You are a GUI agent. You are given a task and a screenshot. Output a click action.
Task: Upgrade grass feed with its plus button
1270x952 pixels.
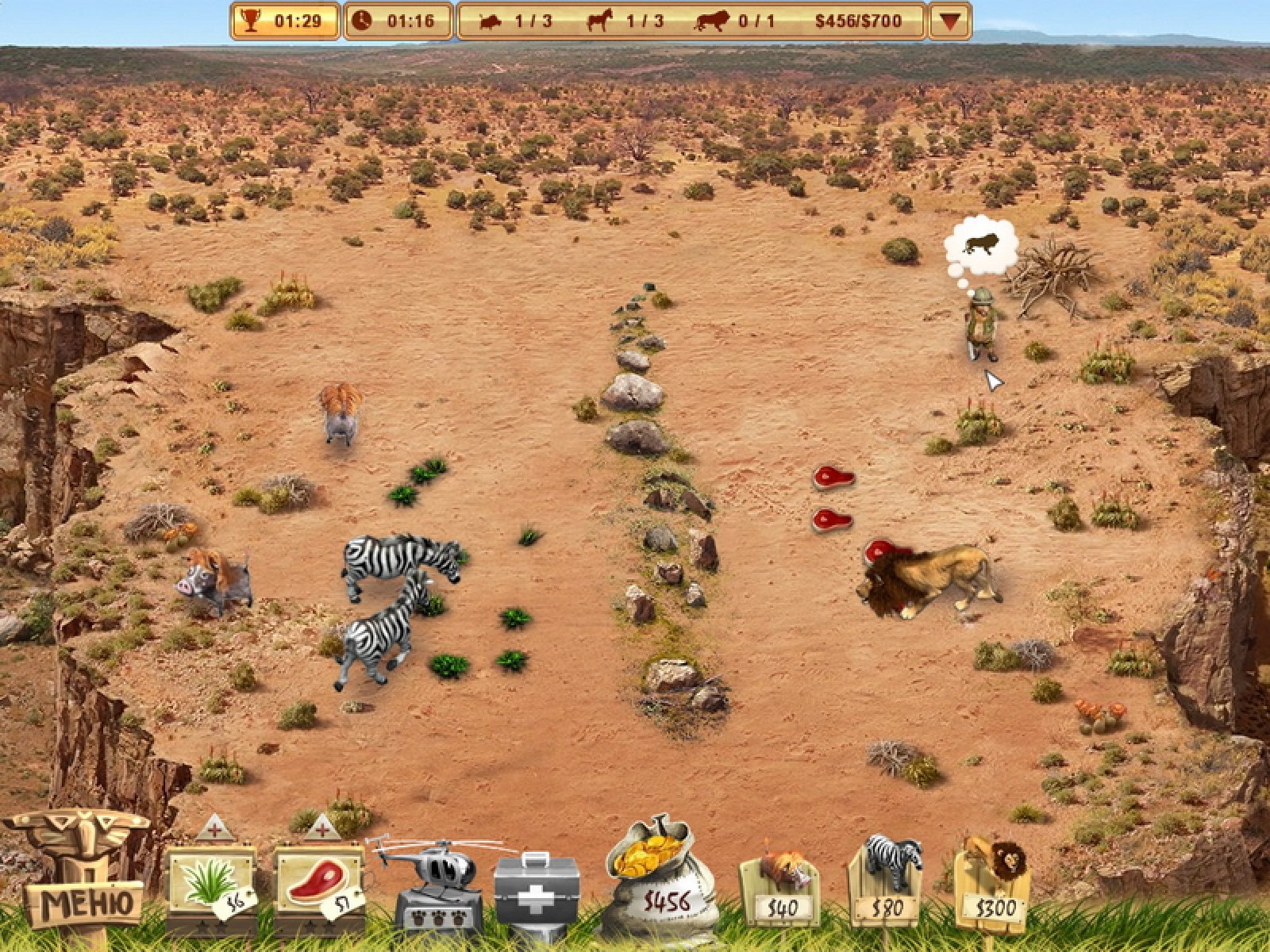pyautogui.click(x=214, y=829)
